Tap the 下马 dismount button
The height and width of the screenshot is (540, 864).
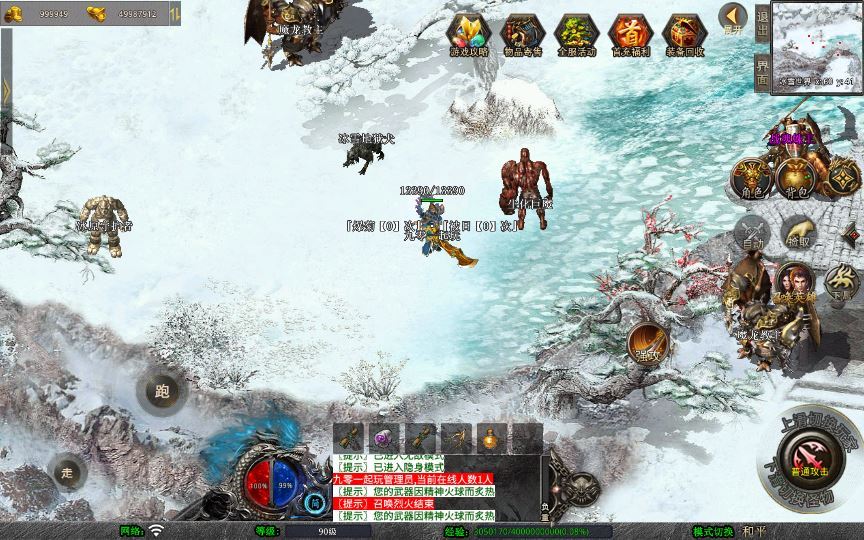click(x=842, y=284)
